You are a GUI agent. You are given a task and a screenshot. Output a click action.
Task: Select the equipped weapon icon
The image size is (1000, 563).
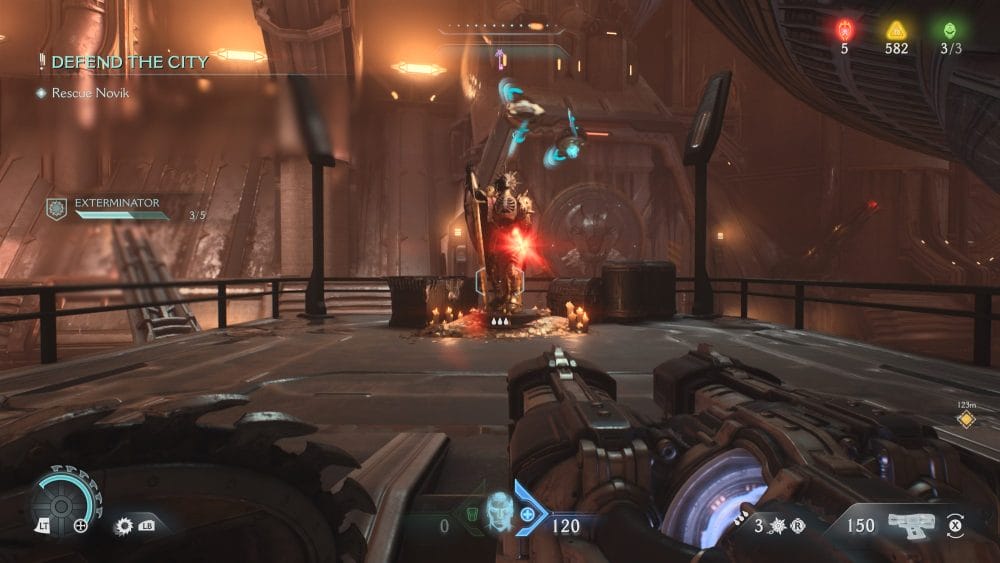910,524
